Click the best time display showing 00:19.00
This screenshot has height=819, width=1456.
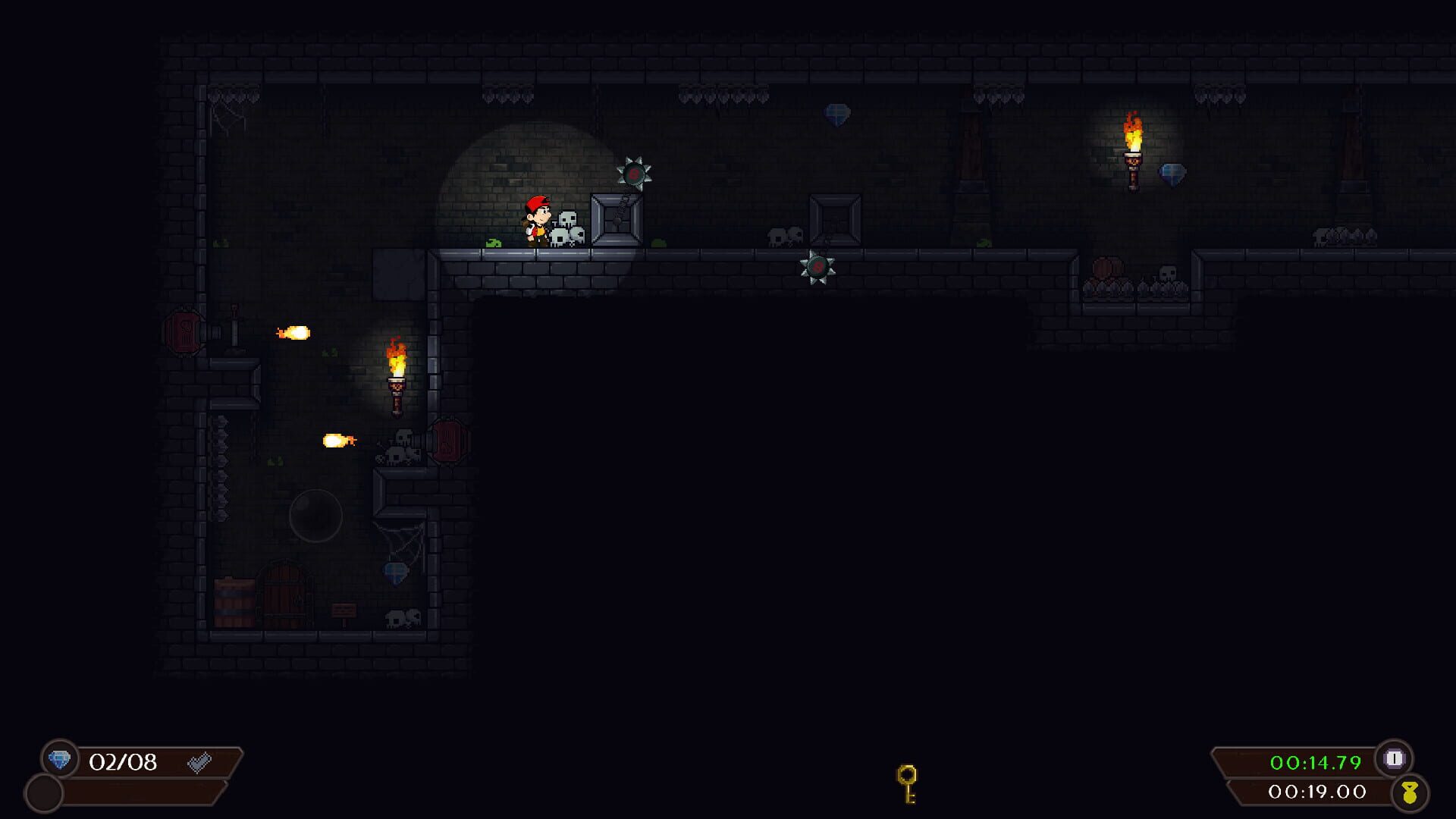[x=1310, y=794]
